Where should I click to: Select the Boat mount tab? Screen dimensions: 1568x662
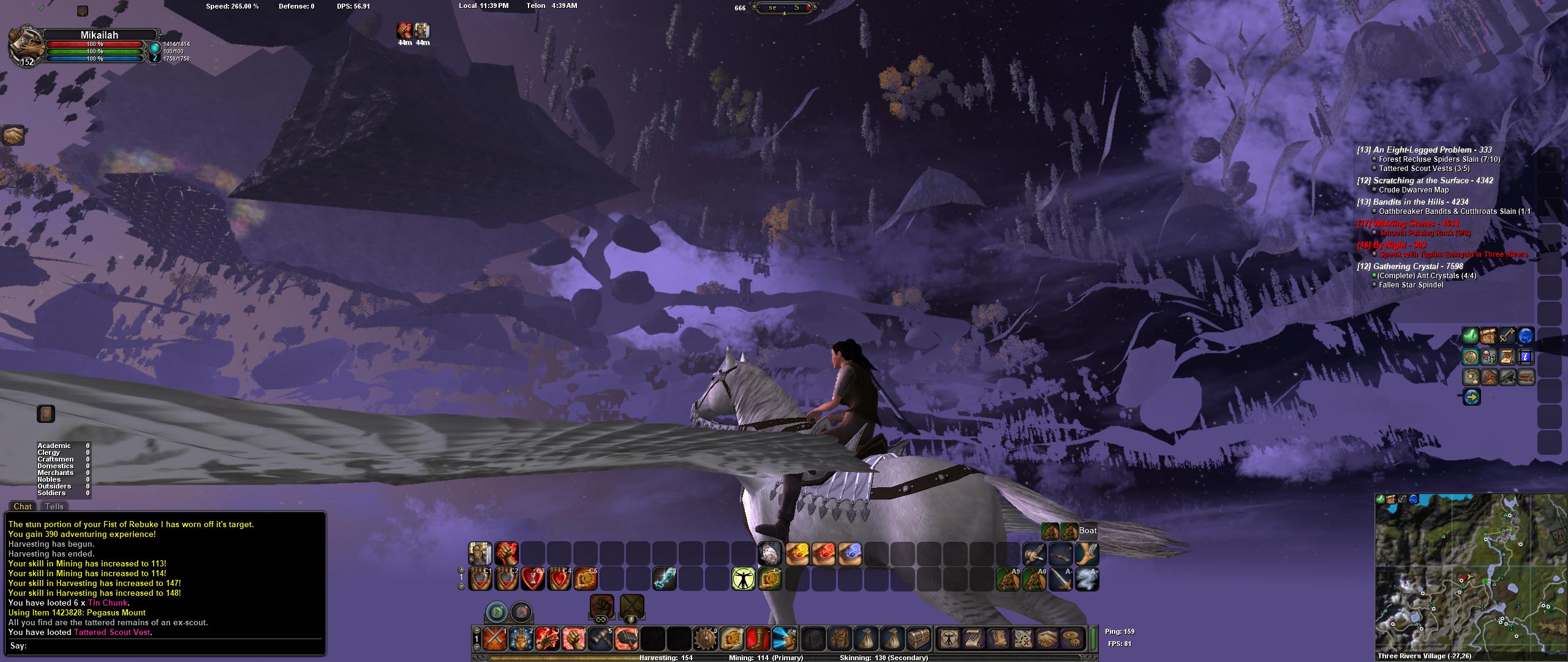pyautogui.click(x=1087, y=531)
